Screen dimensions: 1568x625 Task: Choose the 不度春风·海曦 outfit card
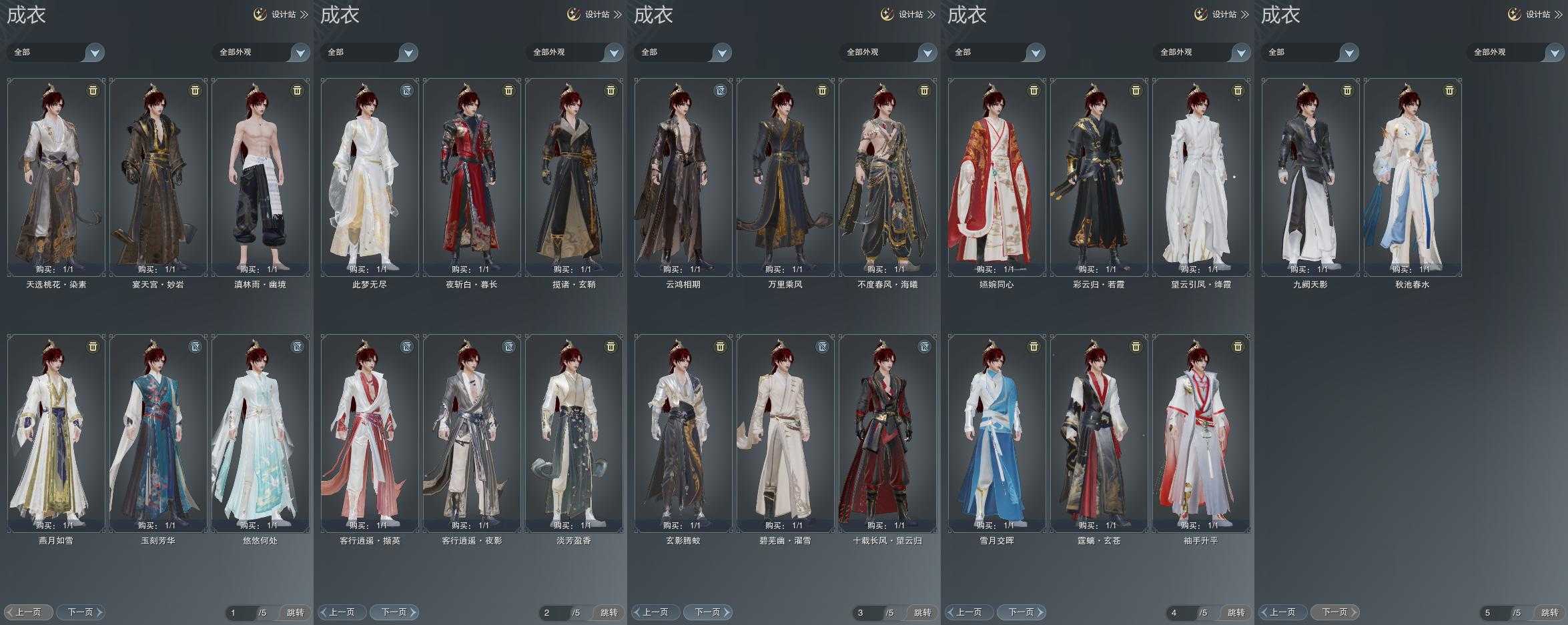887,177
